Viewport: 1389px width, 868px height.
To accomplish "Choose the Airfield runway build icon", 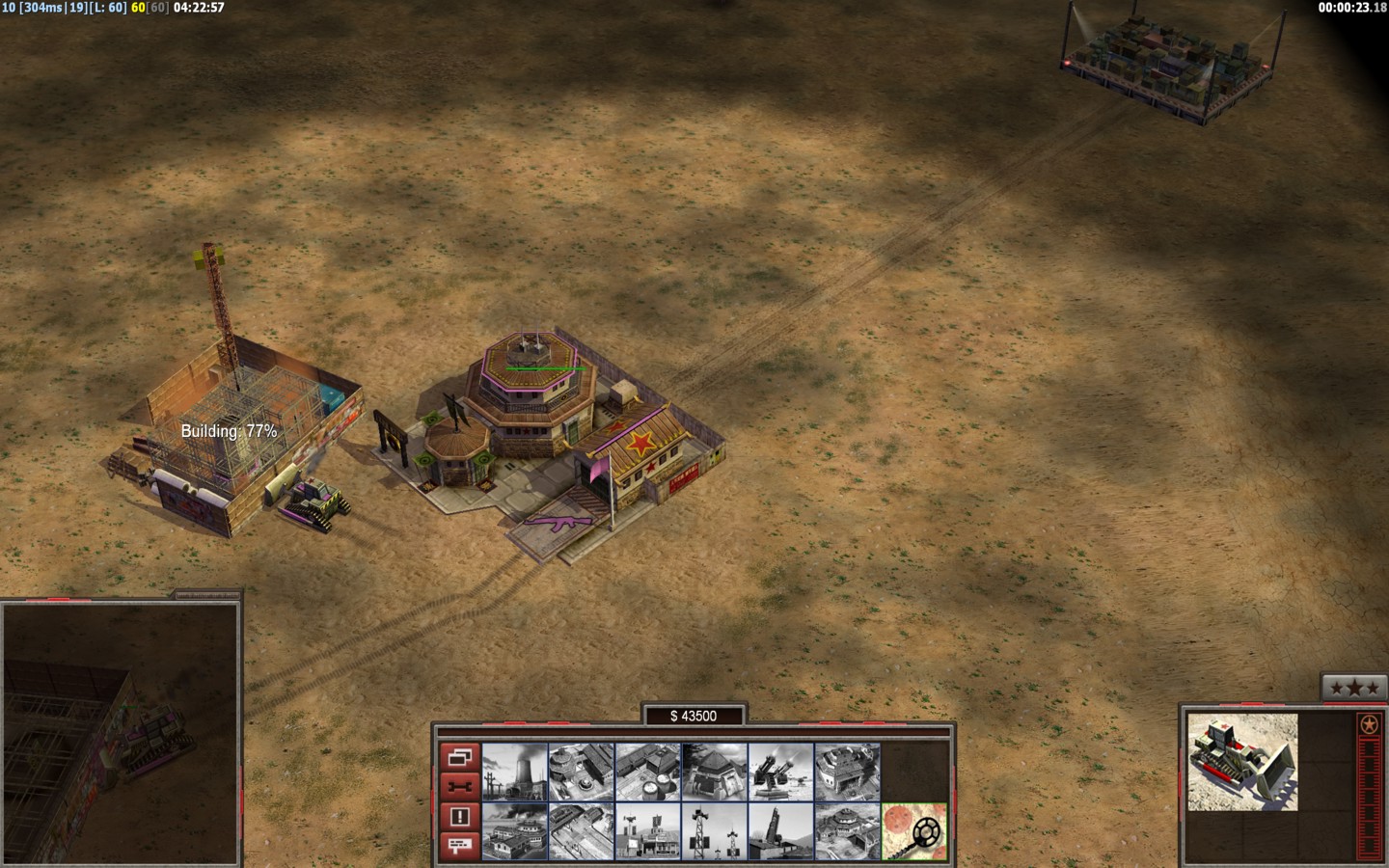I will coord(582,831).
